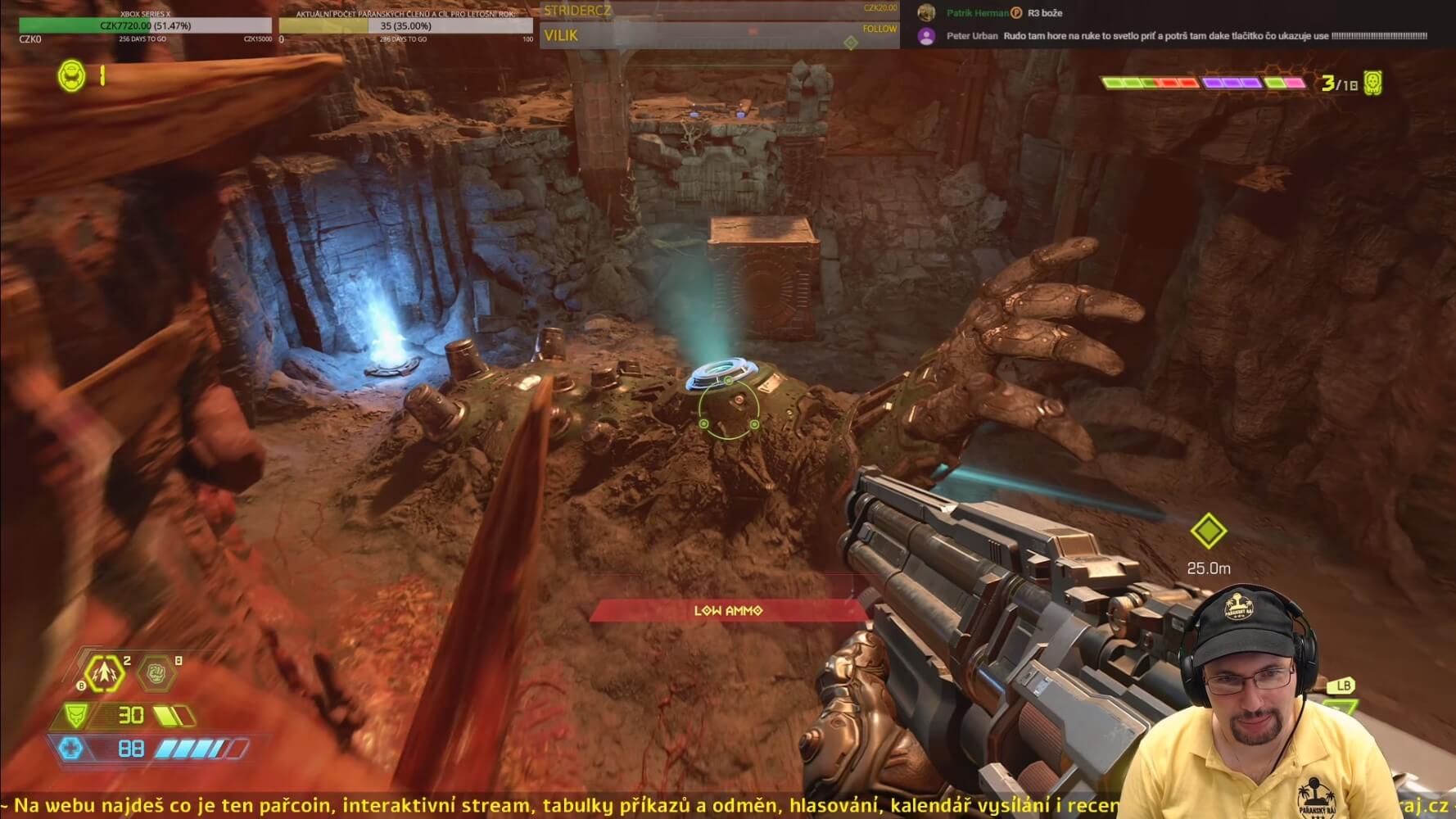1456x819 pixels.
Task: Click the extra lives helmet icon
Action: pyautogui.click(x=71, y=76)
